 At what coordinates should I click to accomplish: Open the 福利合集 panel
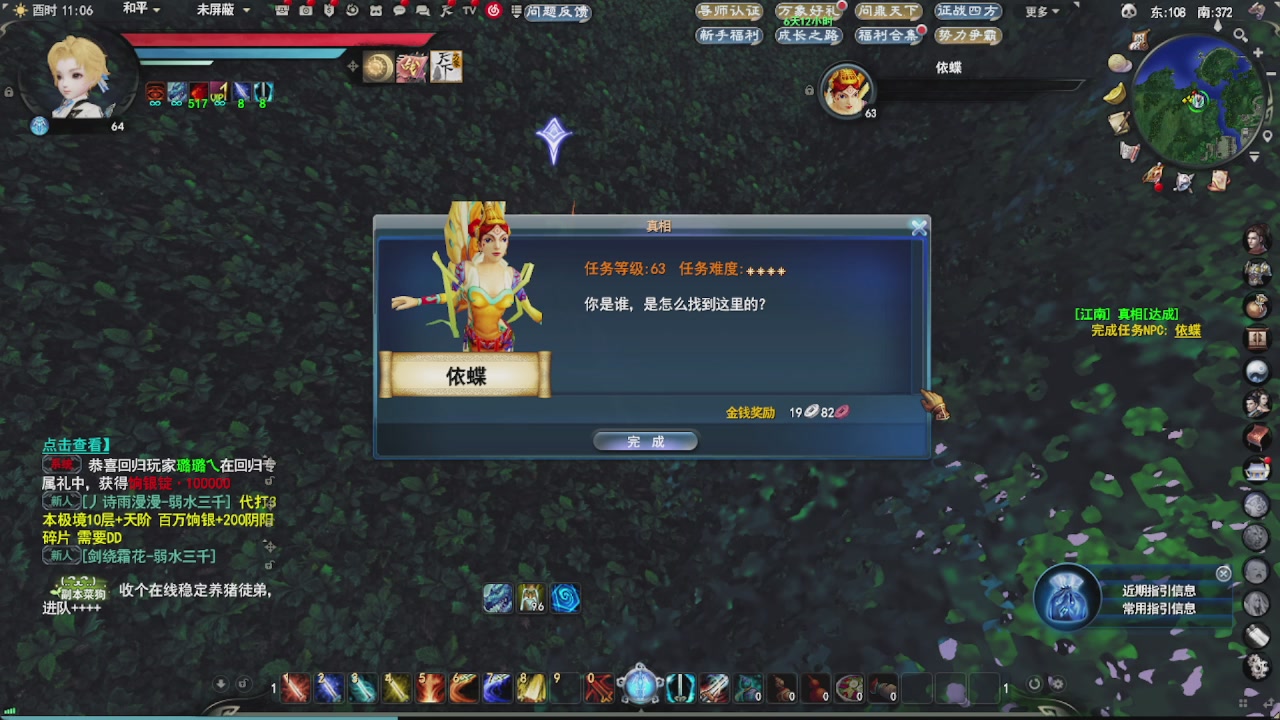(x=890, y=34)
